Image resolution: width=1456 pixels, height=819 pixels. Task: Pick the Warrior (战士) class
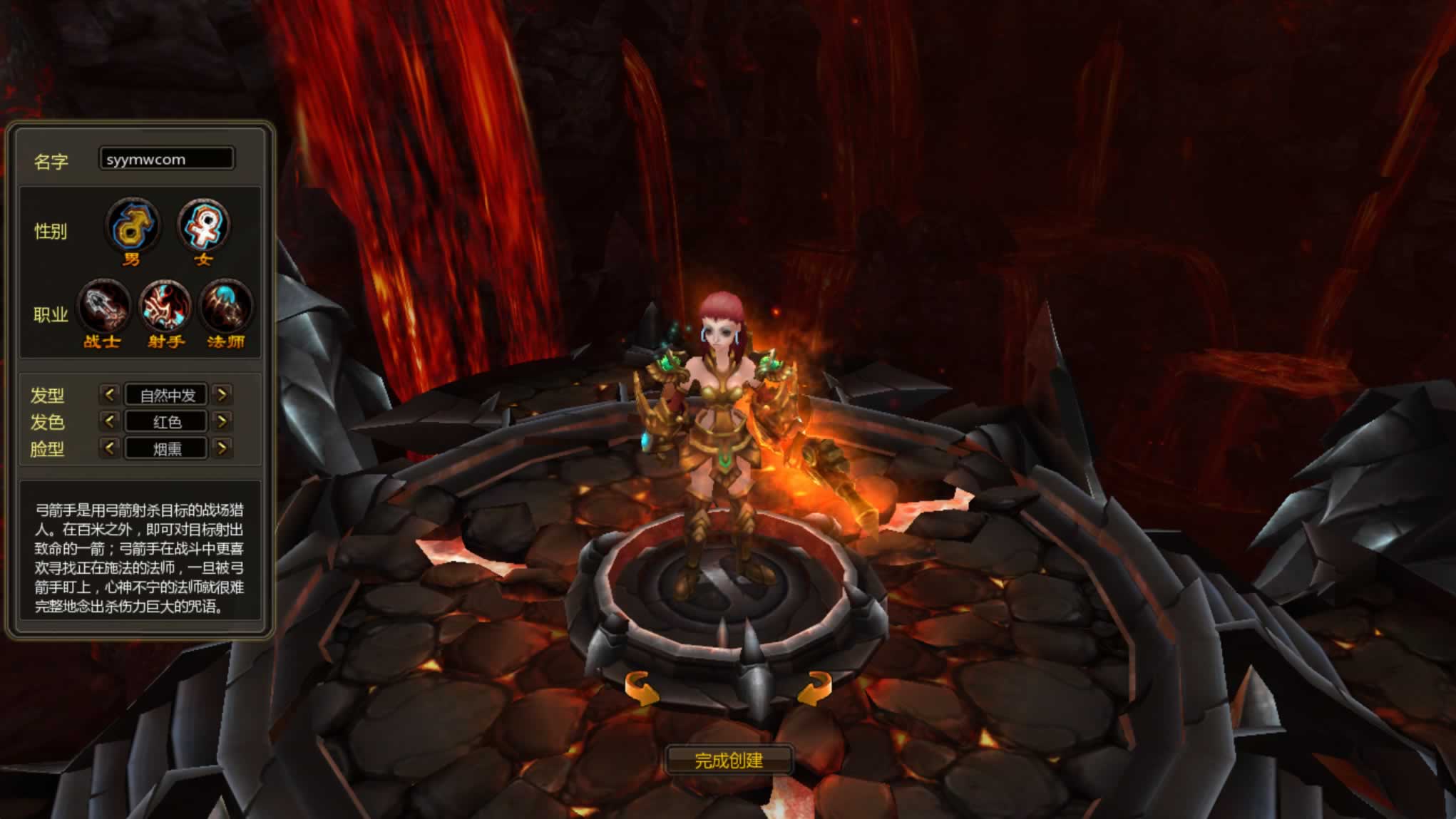(x=104, y=307)
